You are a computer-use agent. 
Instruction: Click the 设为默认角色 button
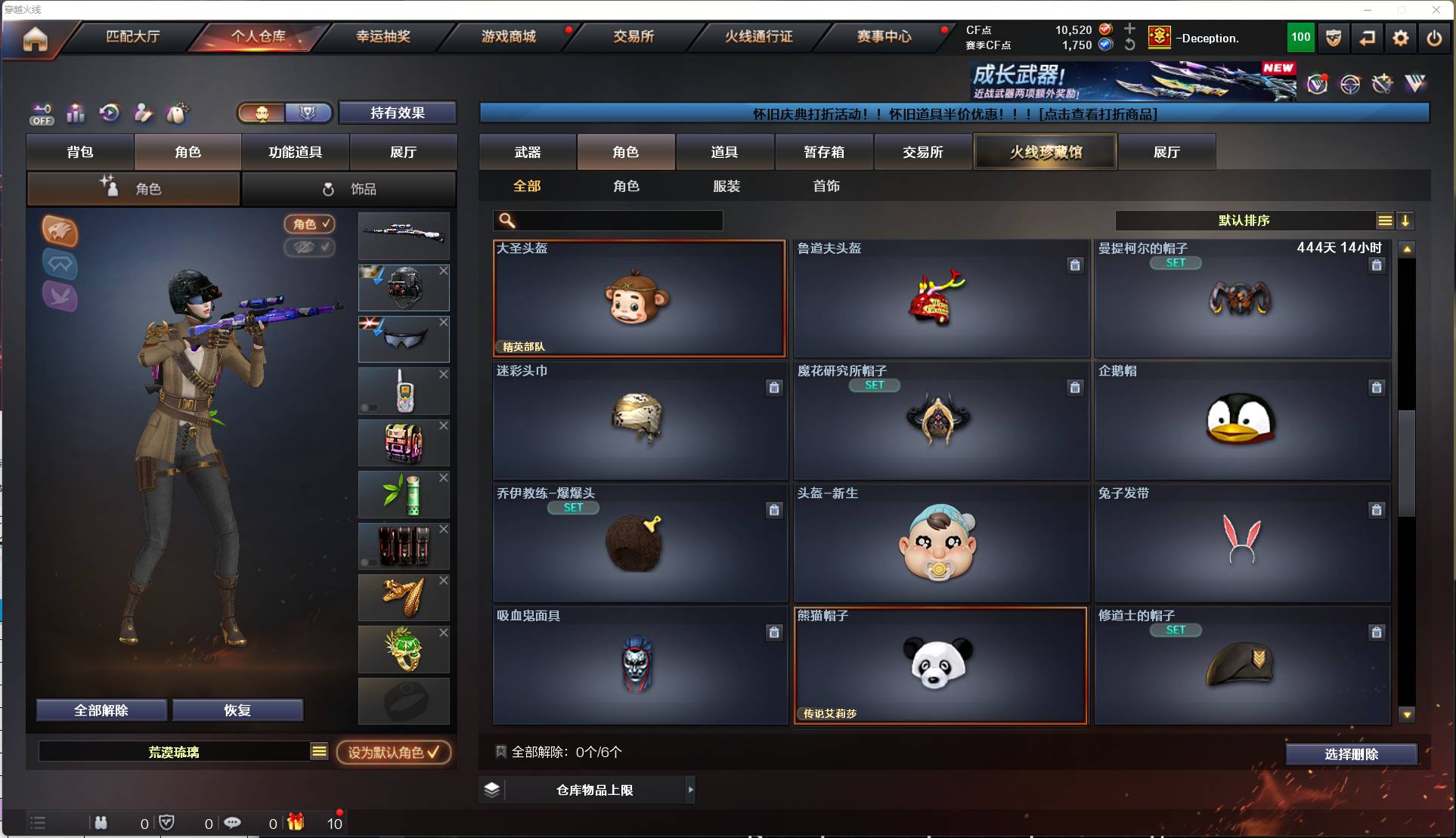393,752
